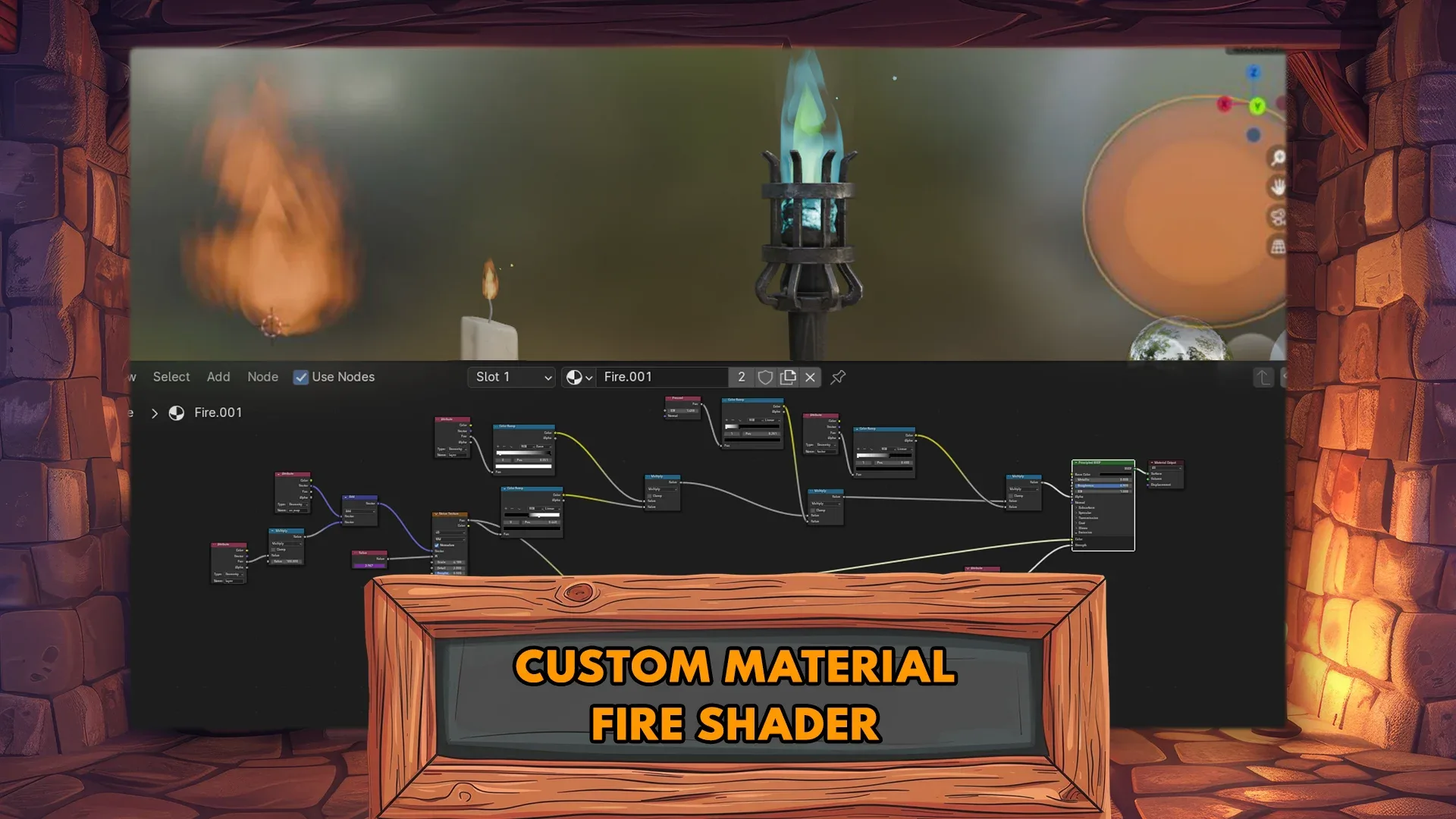Image resolution: width=1456 pixels, height=819 pixels.
Task: Pin the shader editor material with pin icon
Action: coord(838,377)
